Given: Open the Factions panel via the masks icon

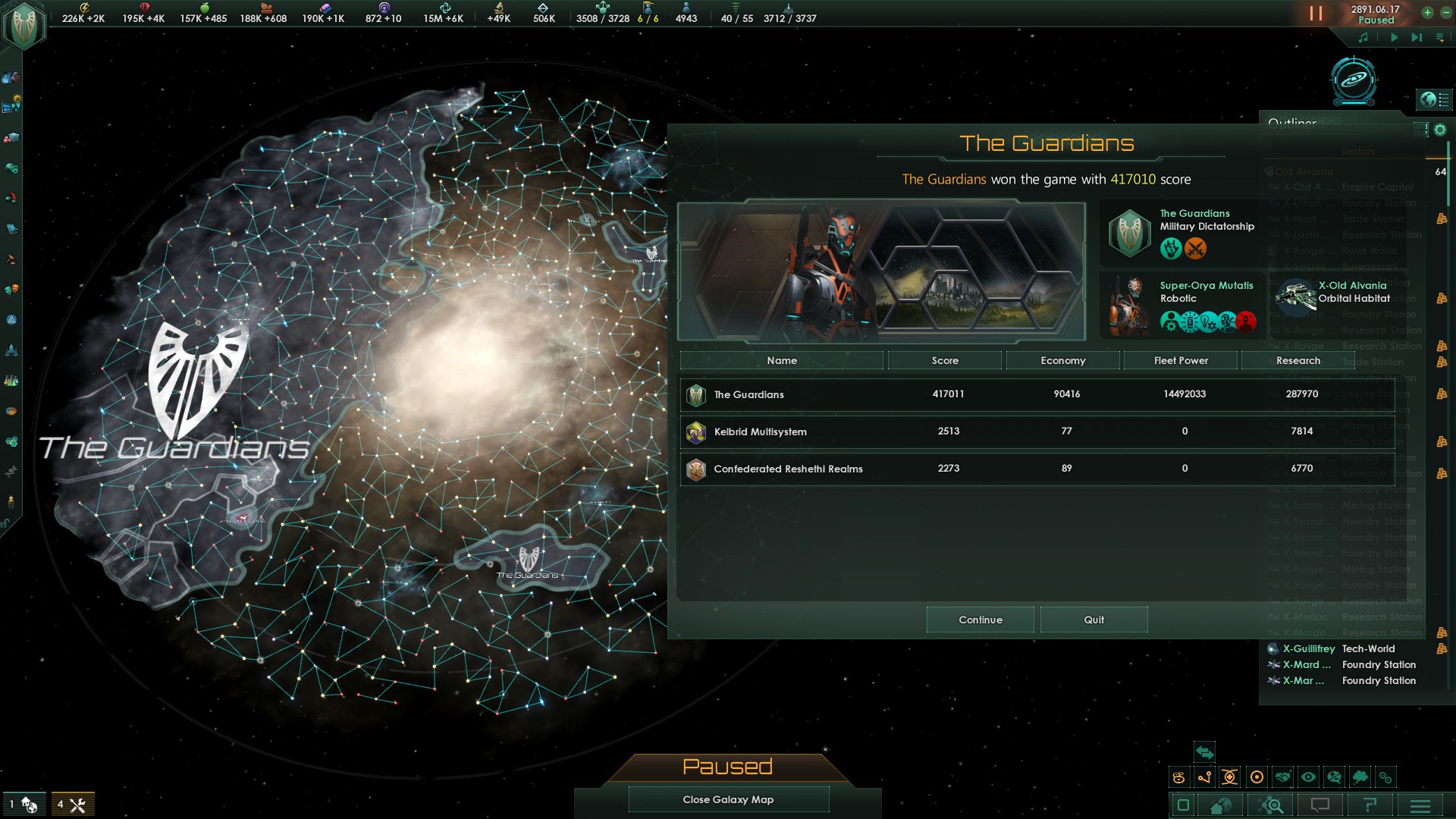Looking at the screenshot, I should [10, 289].
